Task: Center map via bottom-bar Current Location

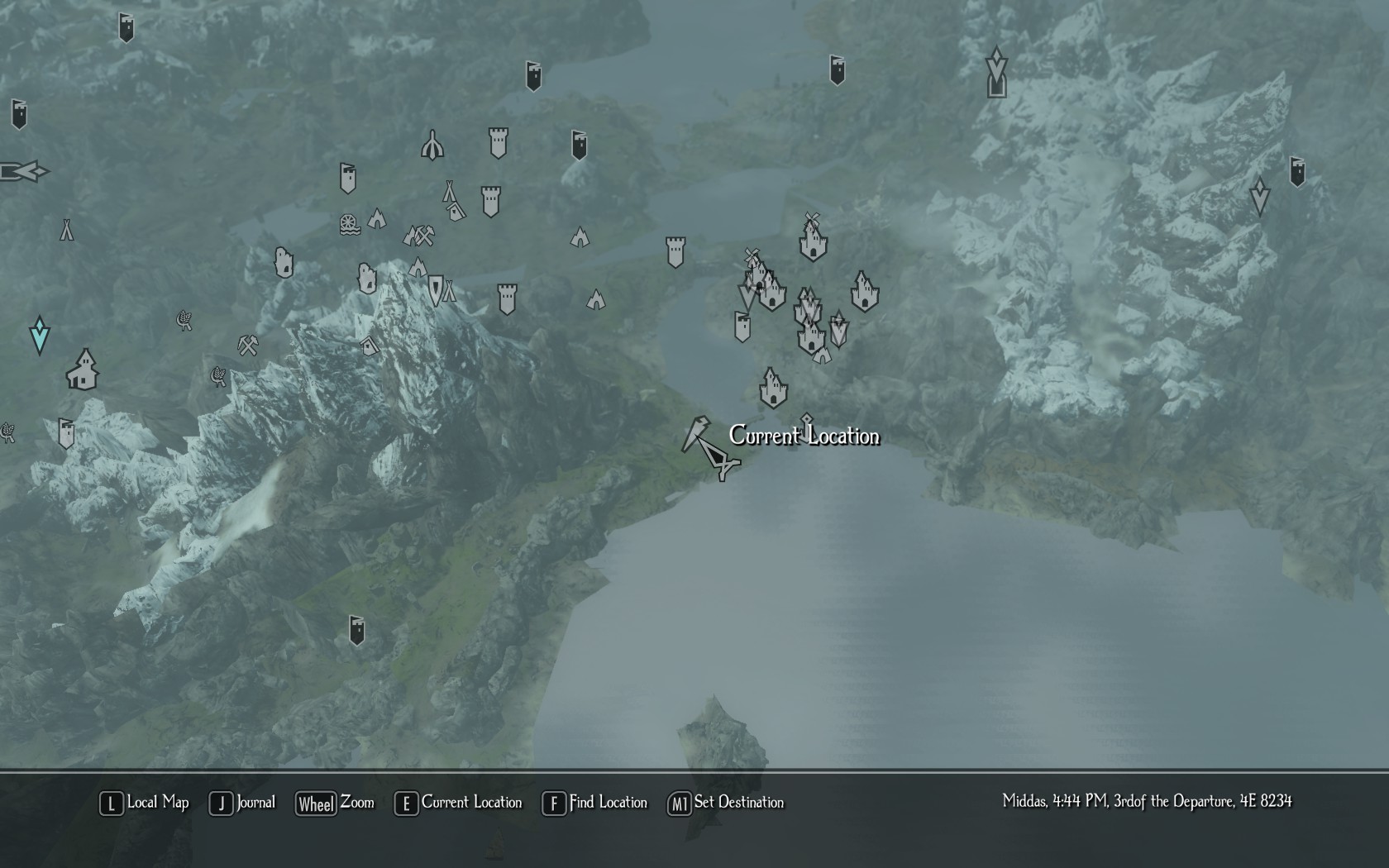Action: tap(459, 803)
